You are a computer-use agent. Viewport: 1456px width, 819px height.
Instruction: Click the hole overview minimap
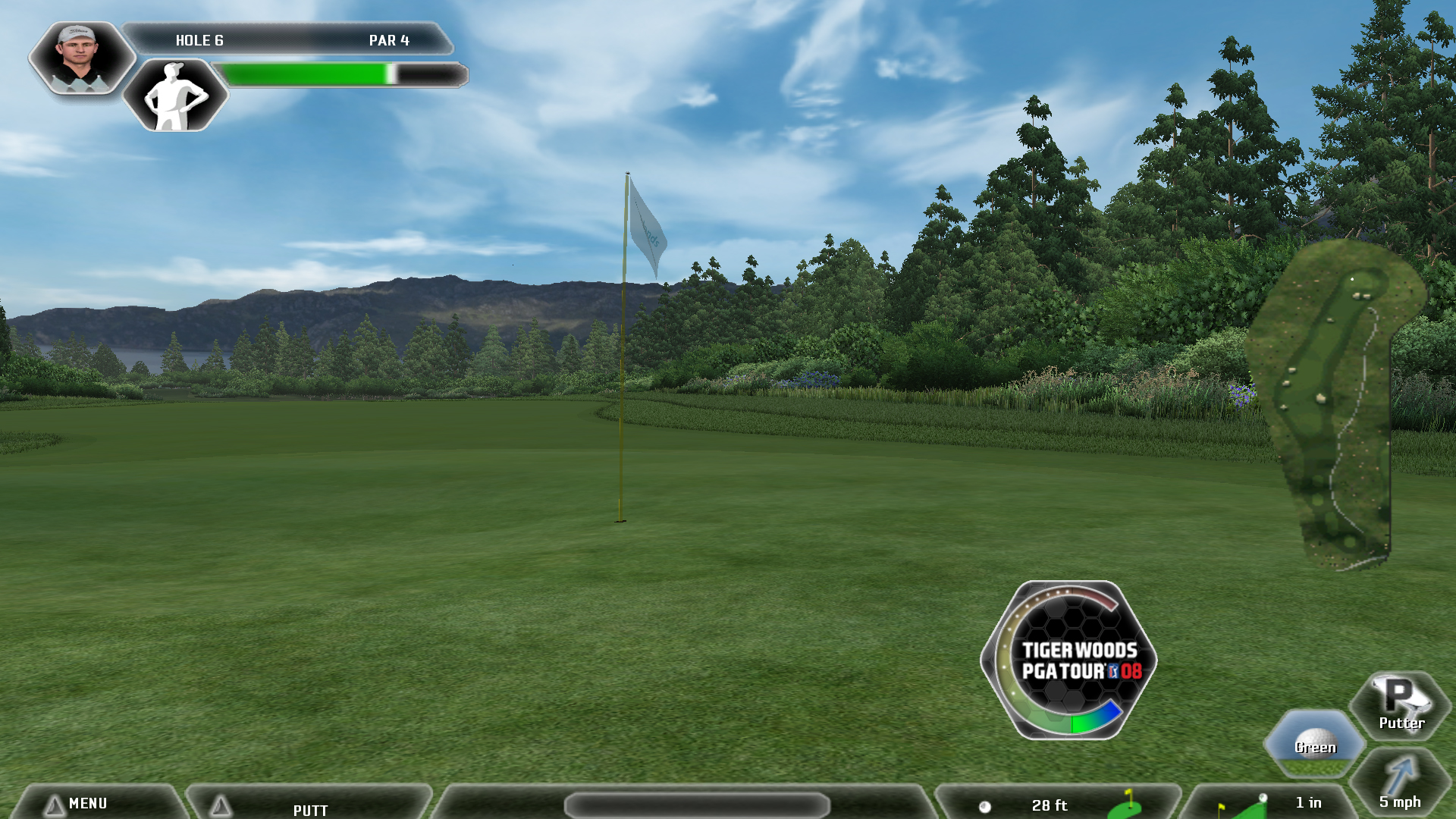(1336, 402)
